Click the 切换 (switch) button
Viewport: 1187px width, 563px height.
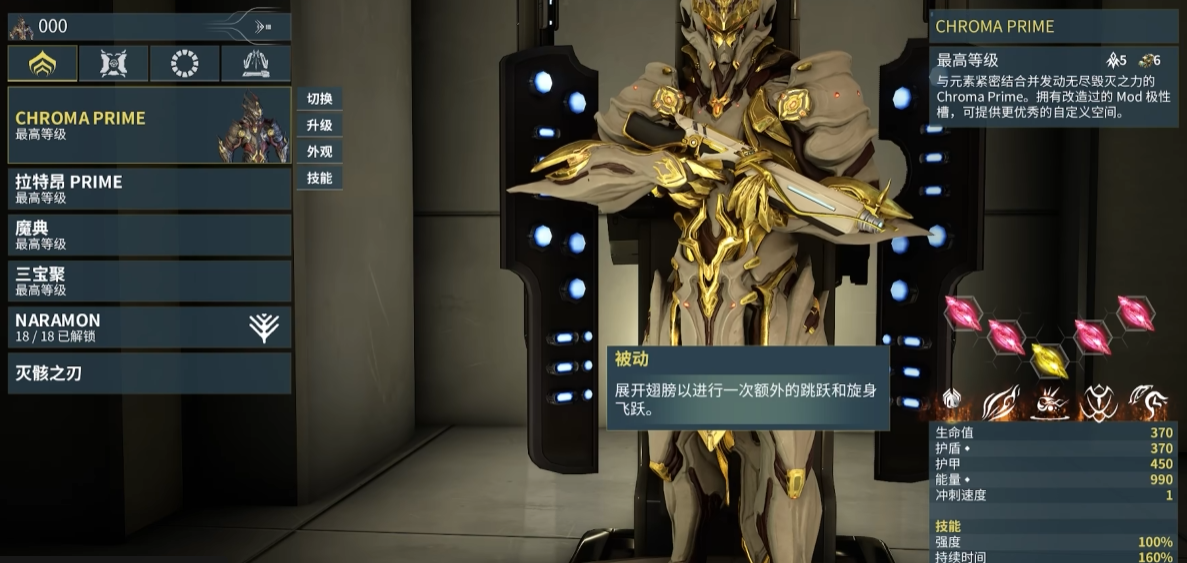[x=320, y=99]
